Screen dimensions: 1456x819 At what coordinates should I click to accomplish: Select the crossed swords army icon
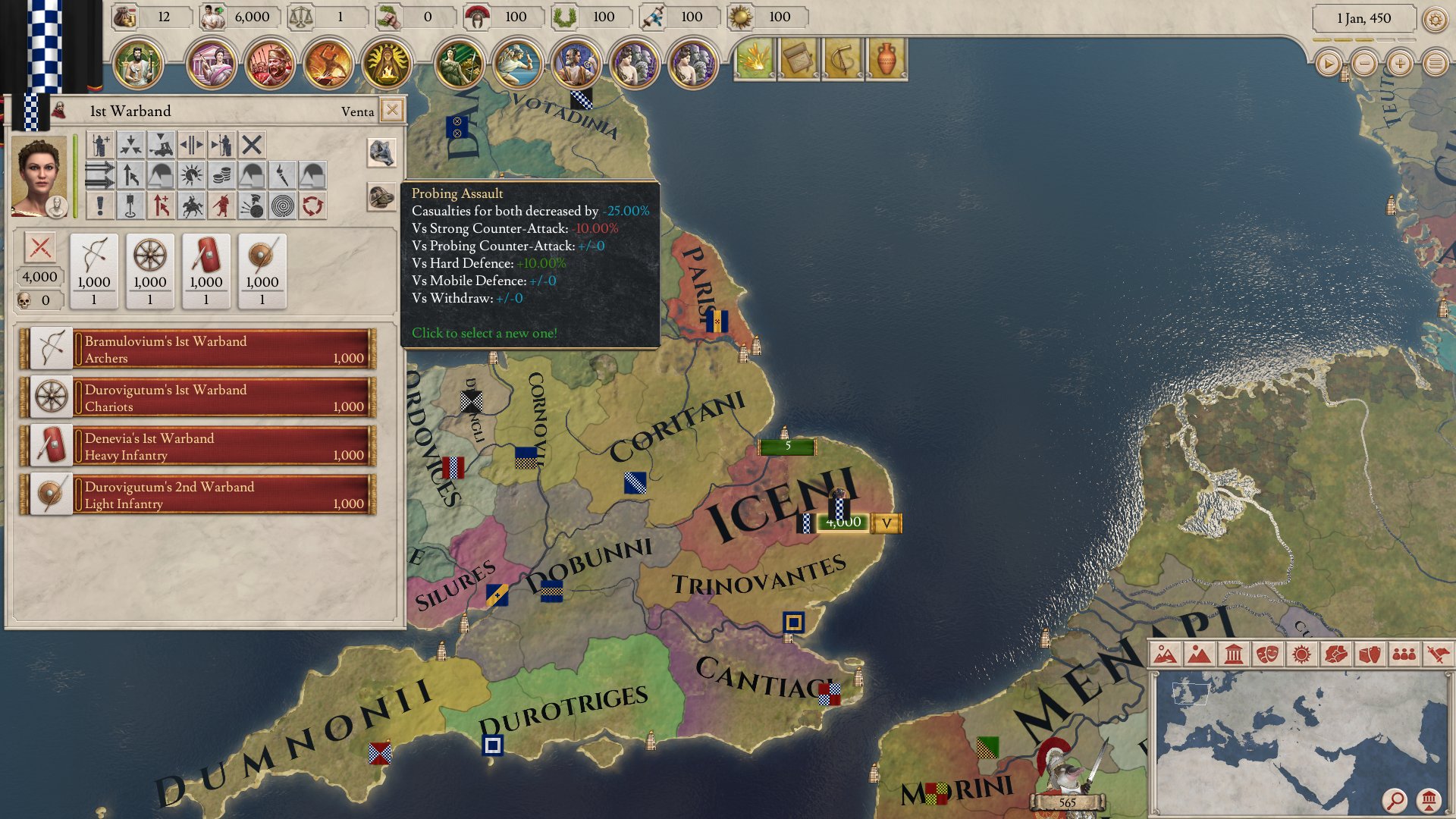40,248
